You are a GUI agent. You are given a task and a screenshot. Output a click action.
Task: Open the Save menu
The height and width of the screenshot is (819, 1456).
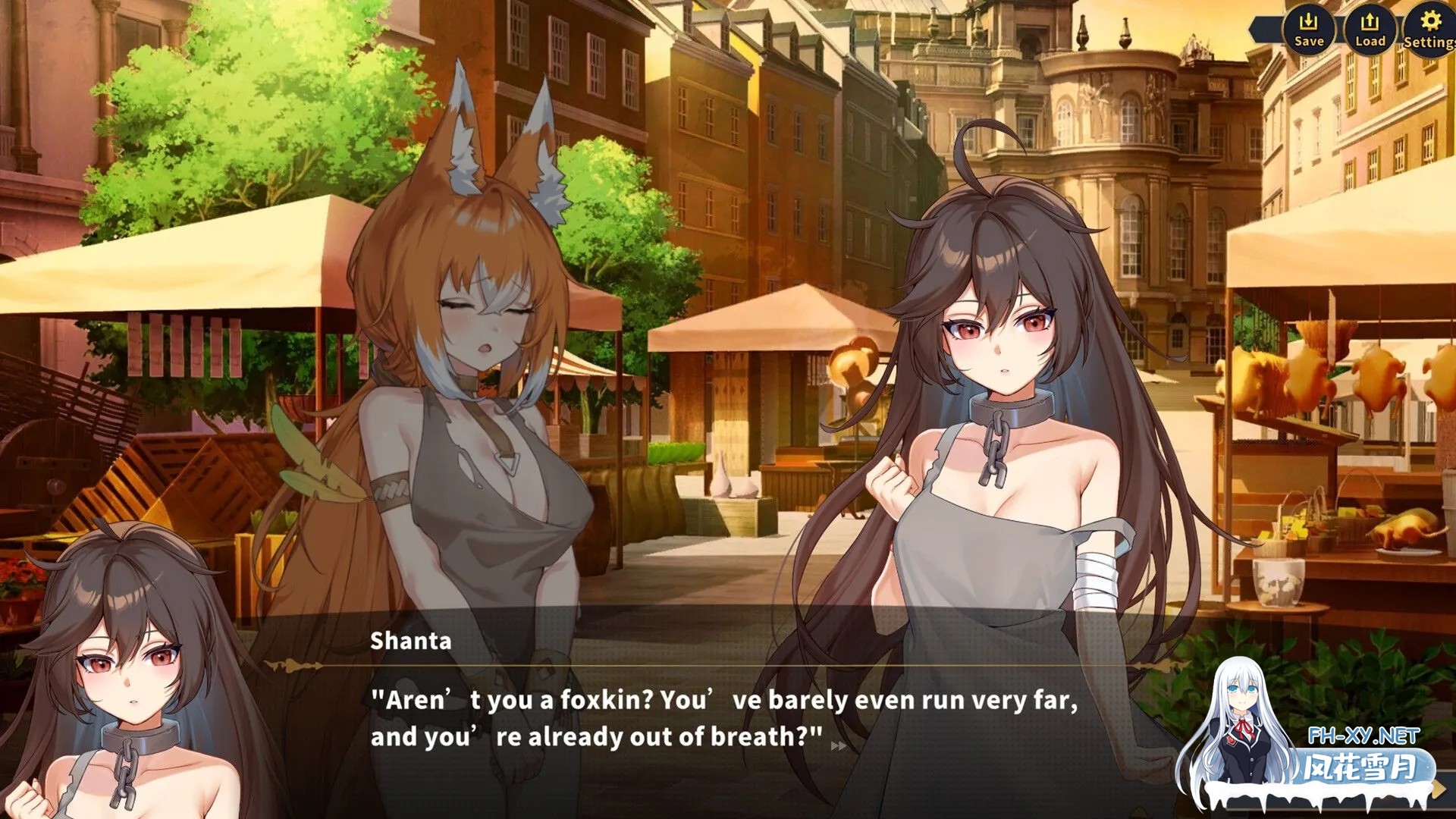(x=1308, y=29)
